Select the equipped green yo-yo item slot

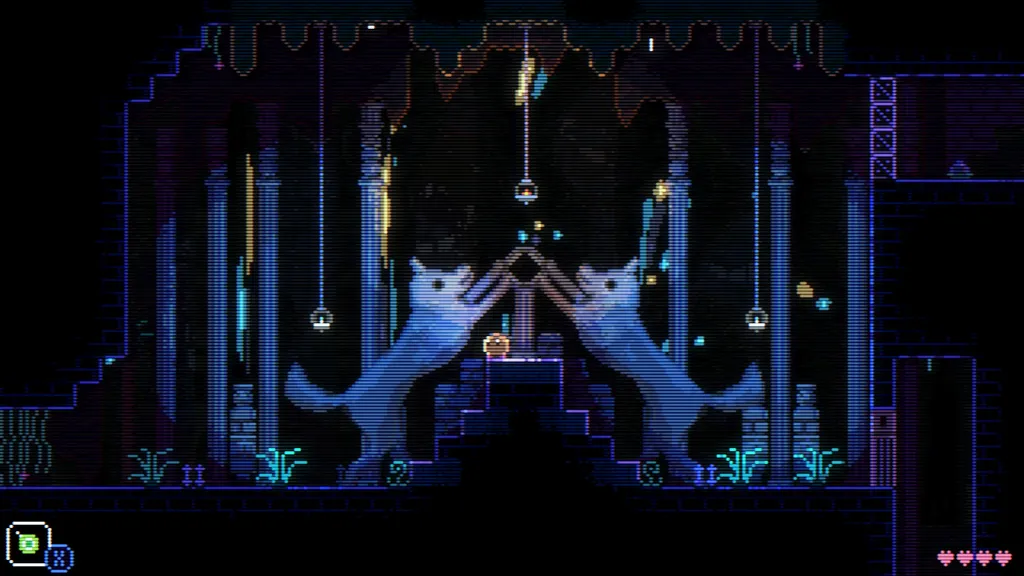click(29, 543)
